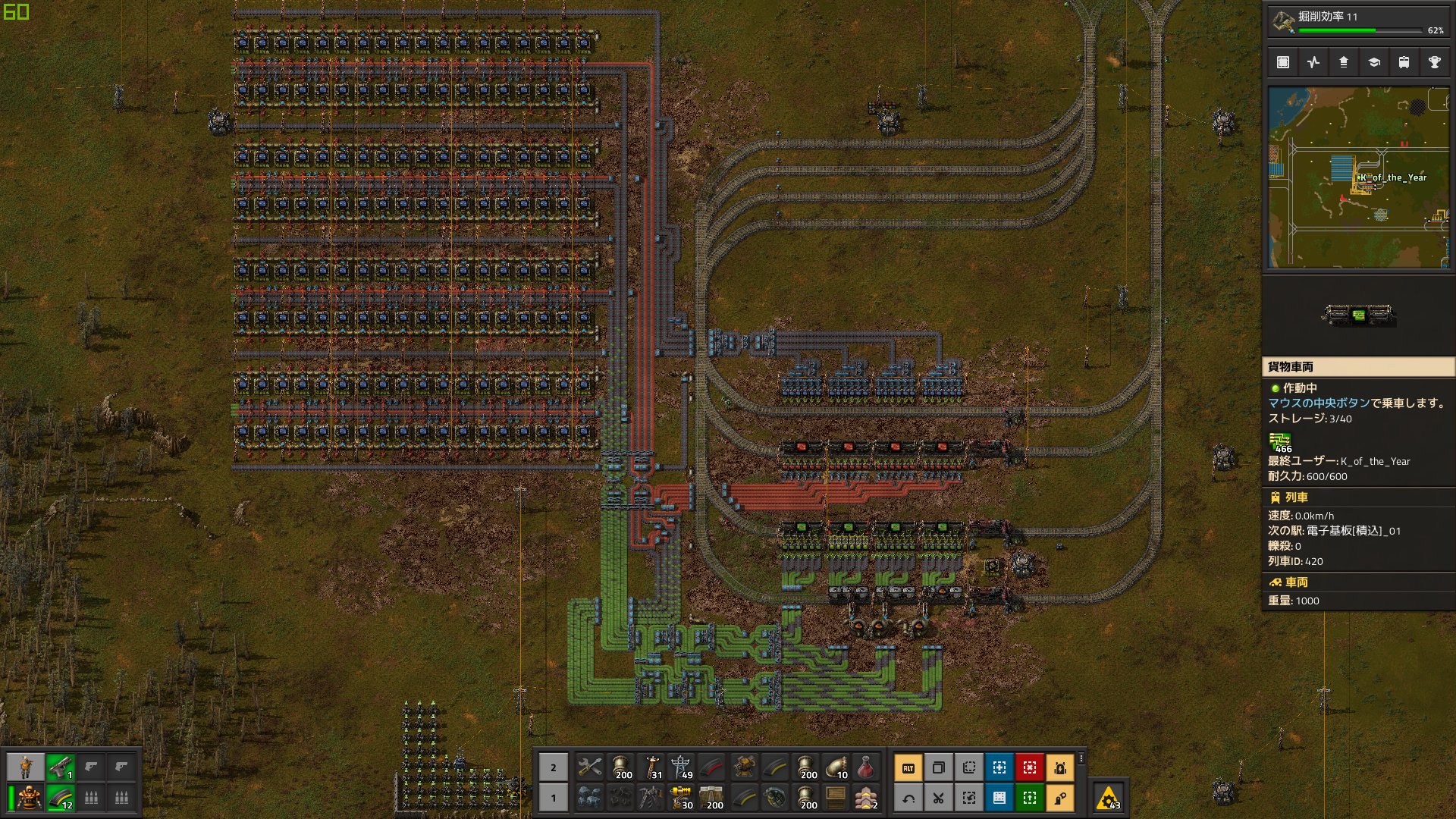
Task: Select the grenade from the quickbar
Action: [x=774, y=798]
